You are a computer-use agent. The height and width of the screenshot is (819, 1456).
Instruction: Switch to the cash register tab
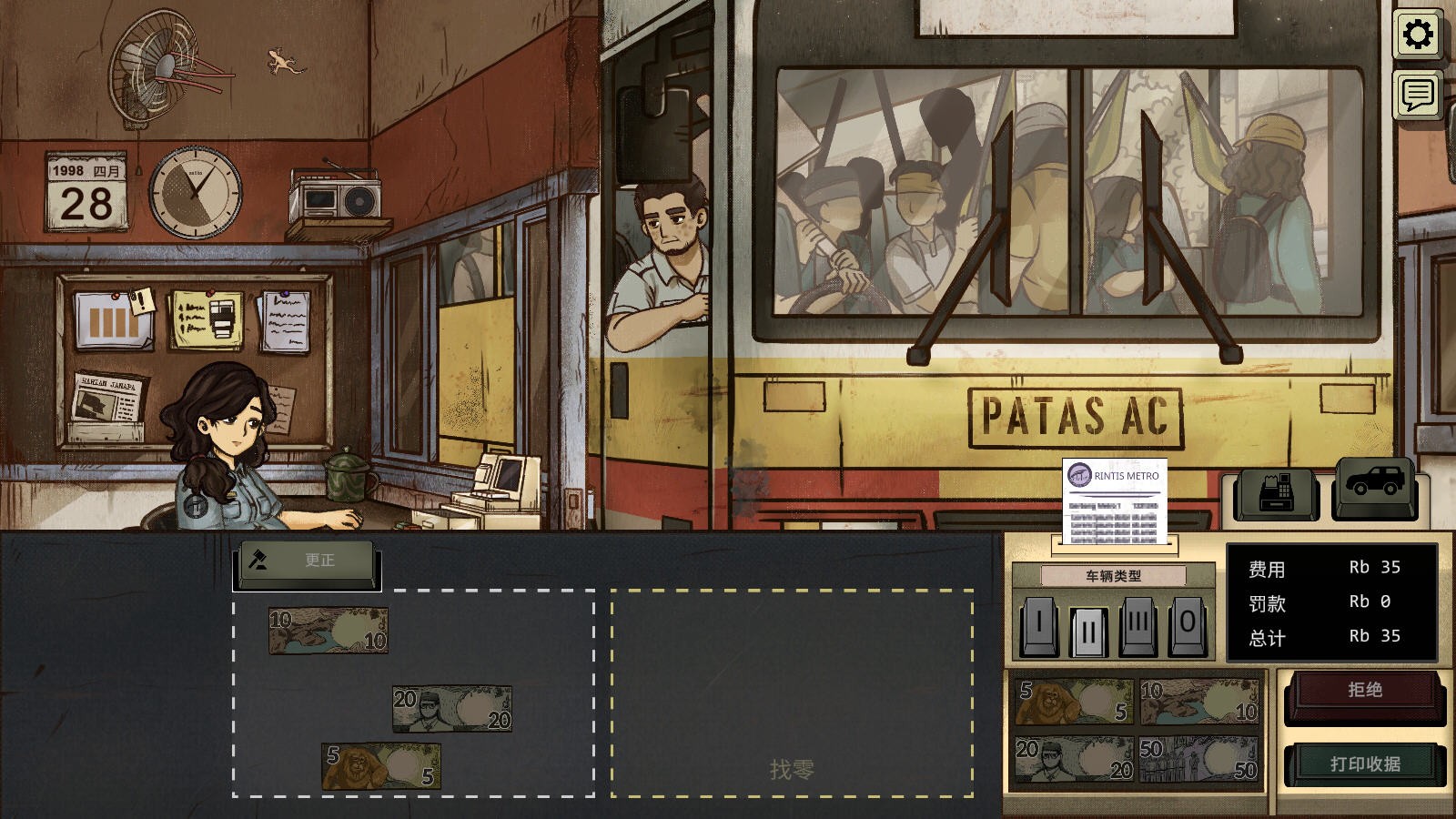(x=1277, y=493)
